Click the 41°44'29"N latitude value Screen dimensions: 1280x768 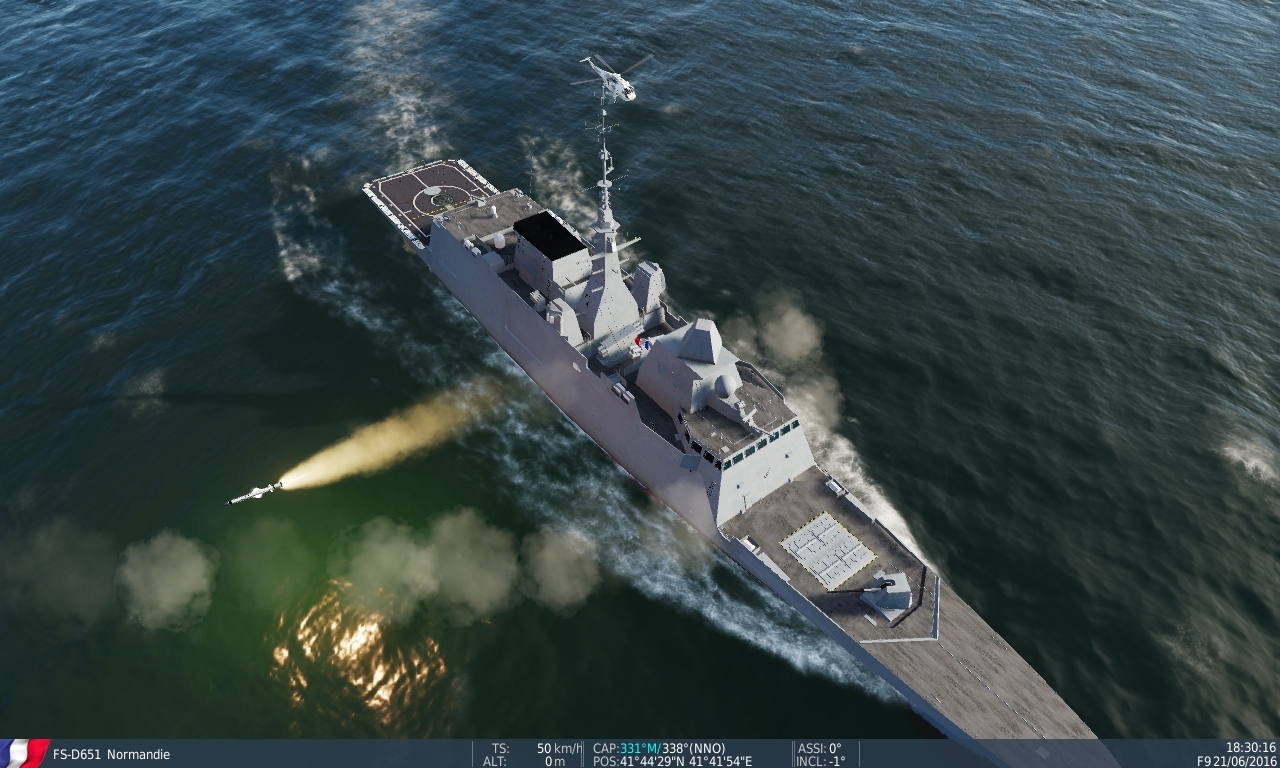pos(650,759)
